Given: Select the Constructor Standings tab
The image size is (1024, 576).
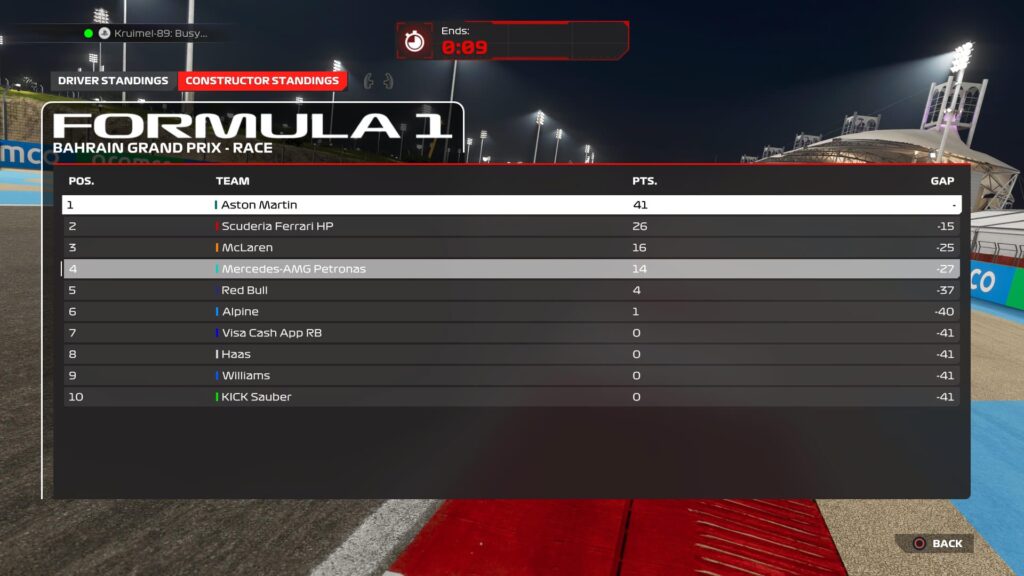Looking at the screenshot, I should (x=263, y=81).
